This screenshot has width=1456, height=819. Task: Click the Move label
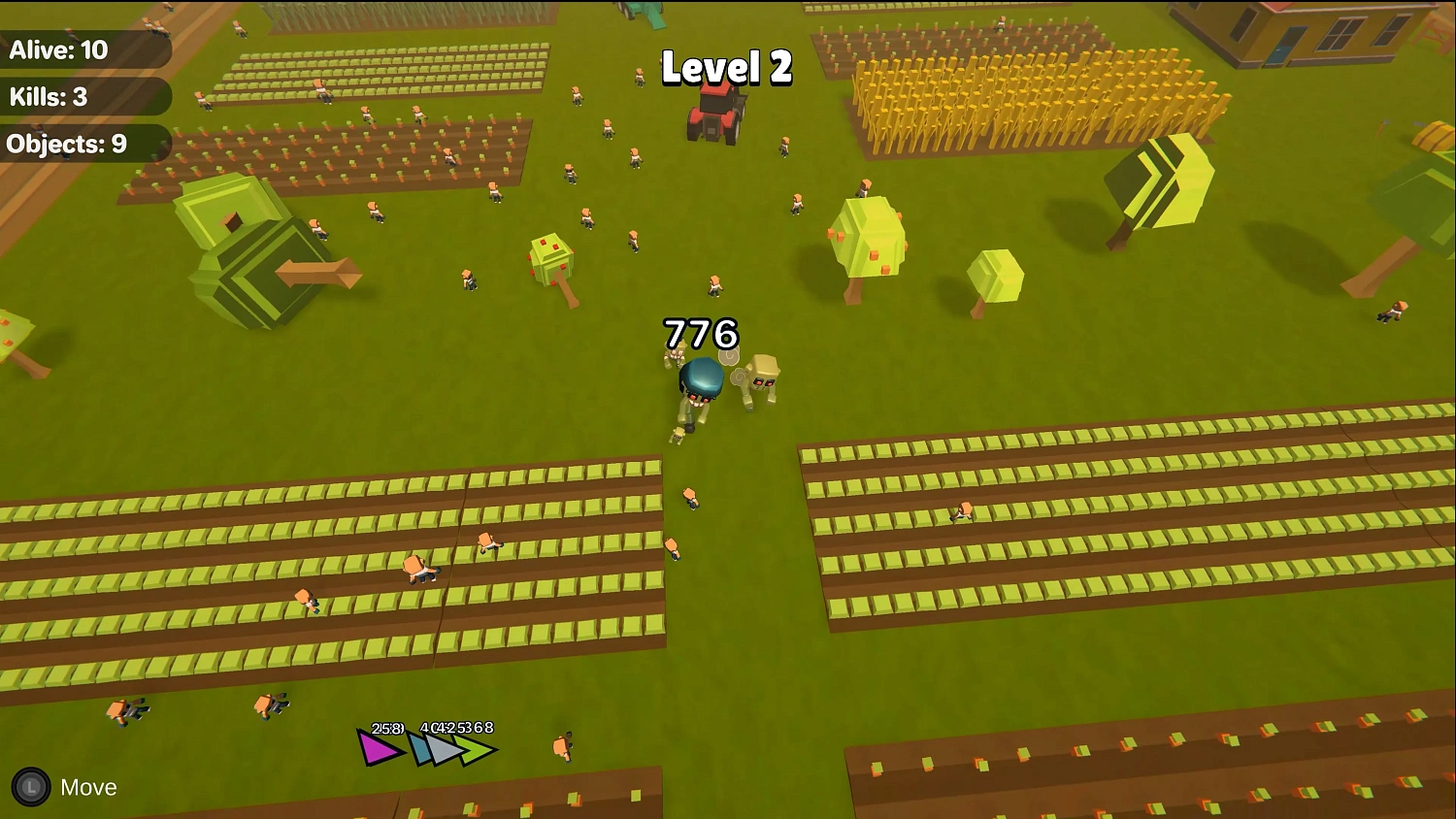click(87, 787)
